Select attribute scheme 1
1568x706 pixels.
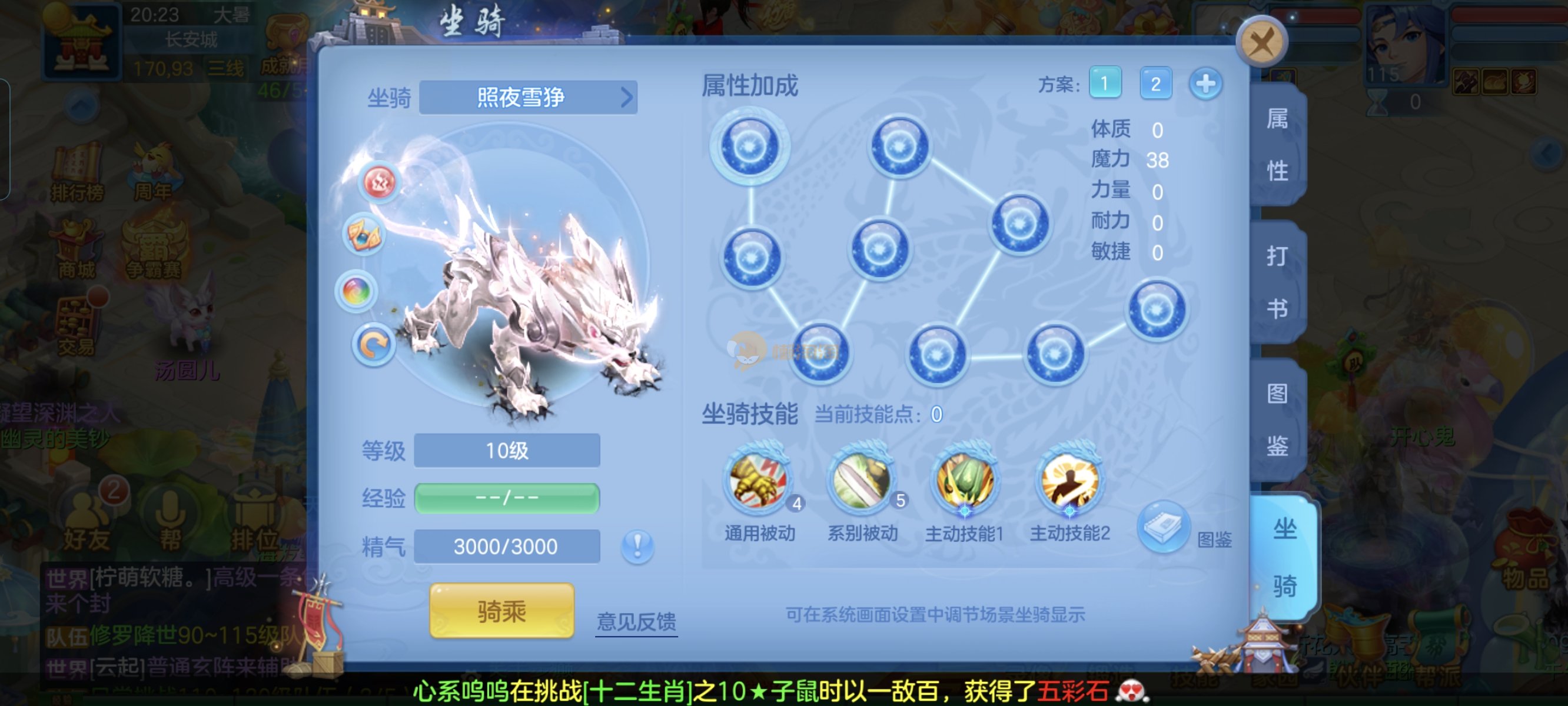coord(1104,84)
